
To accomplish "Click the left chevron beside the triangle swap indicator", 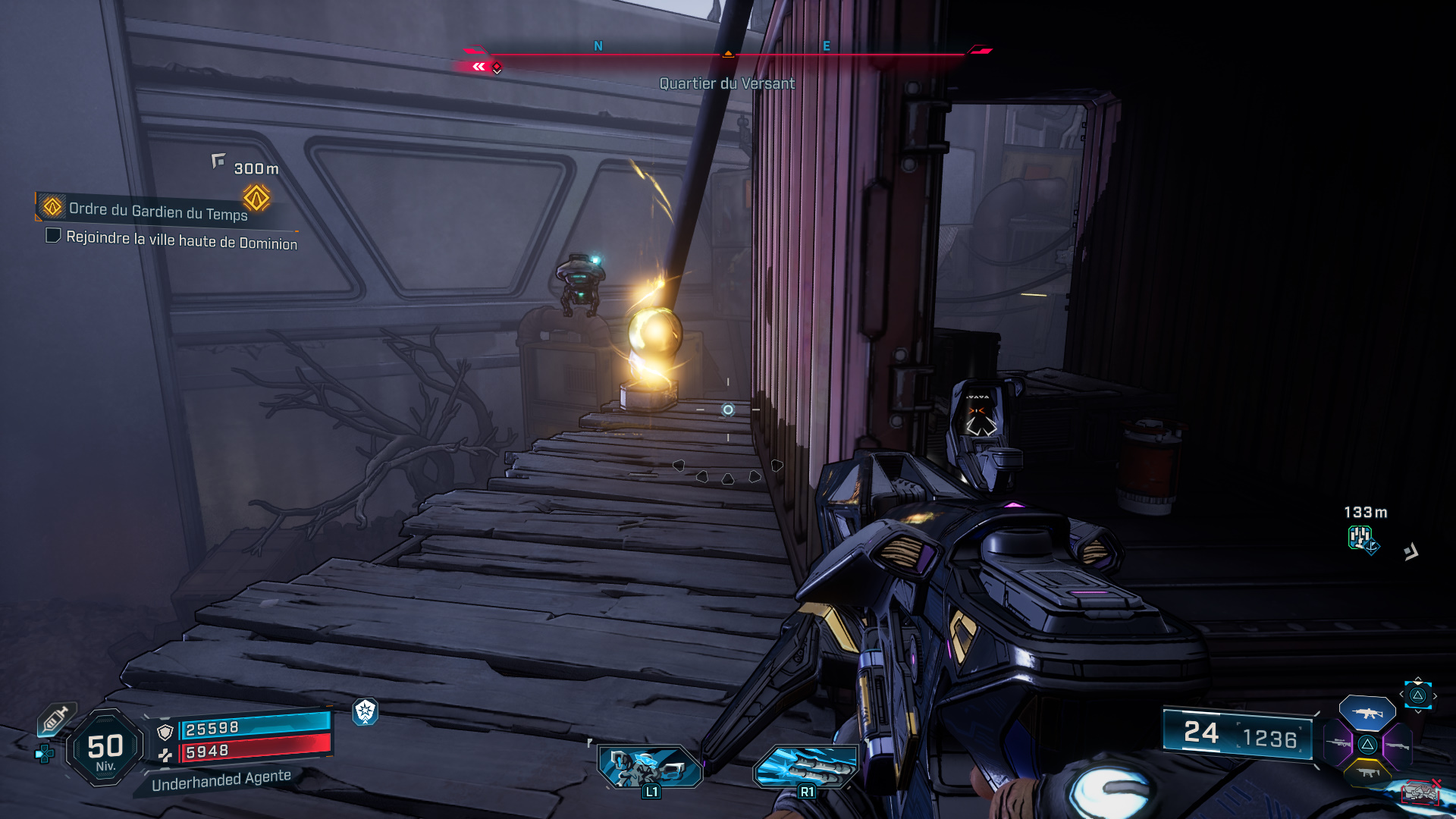I will point(1401,693).
